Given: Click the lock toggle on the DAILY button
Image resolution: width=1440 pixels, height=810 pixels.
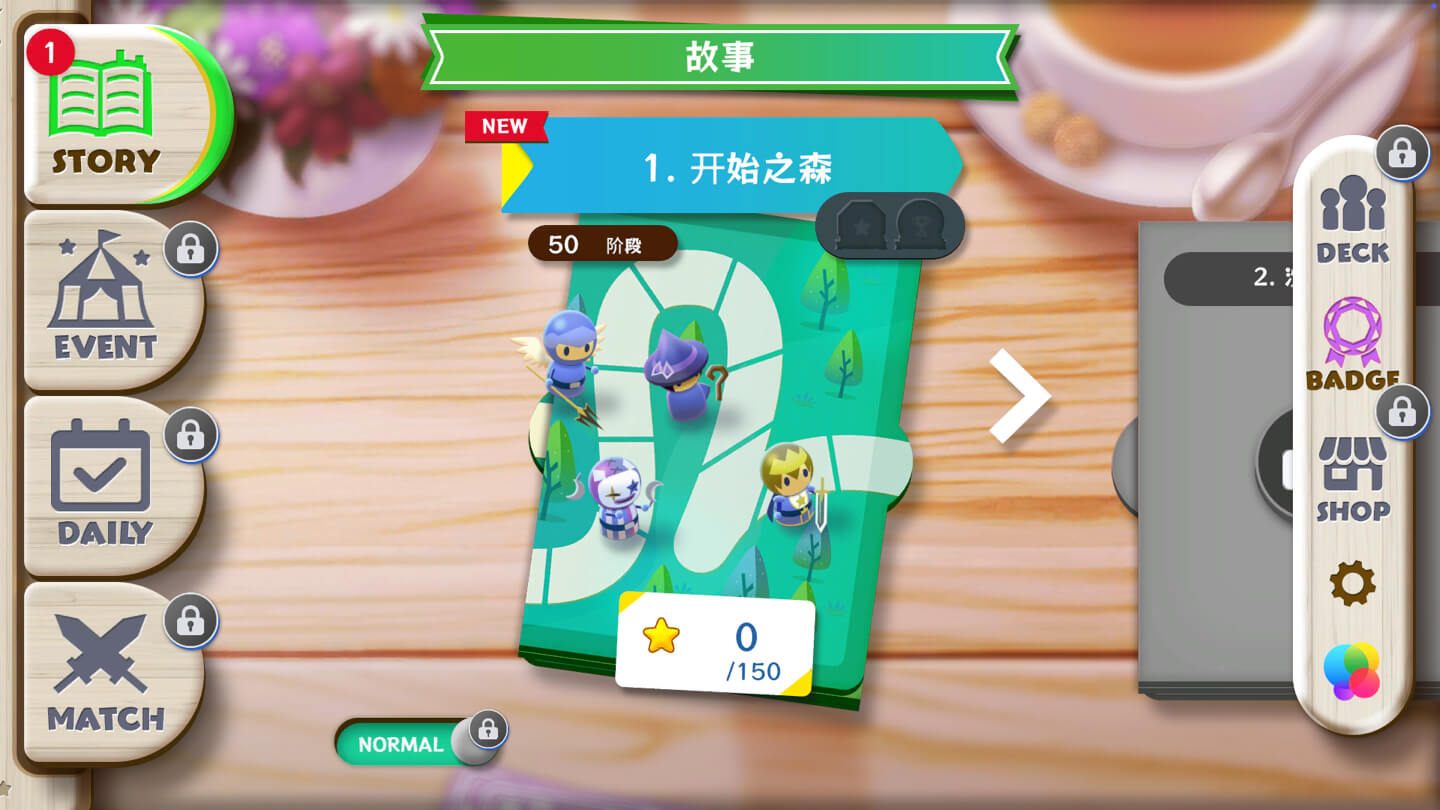Looking at the screenshot, I should coord(190,435).
